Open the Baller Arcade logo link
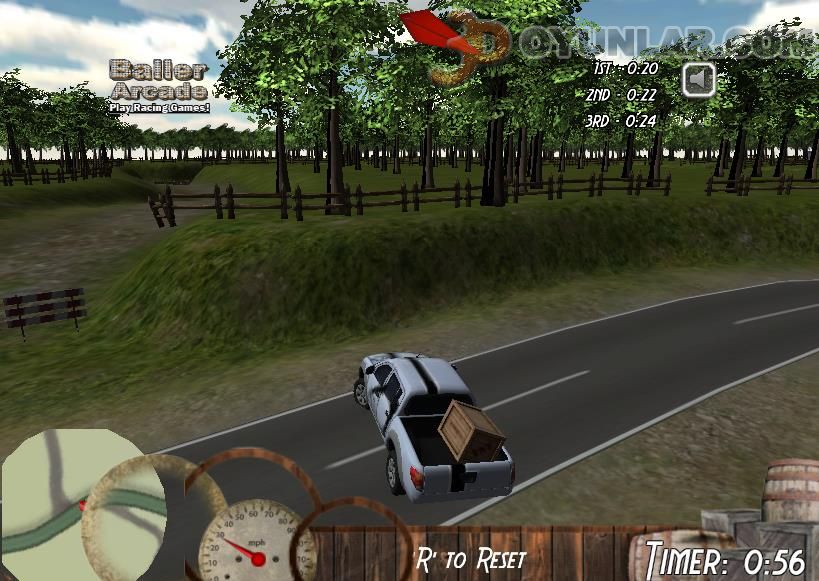The height and width of the screenshot is (581, 819). coord(159,85)
